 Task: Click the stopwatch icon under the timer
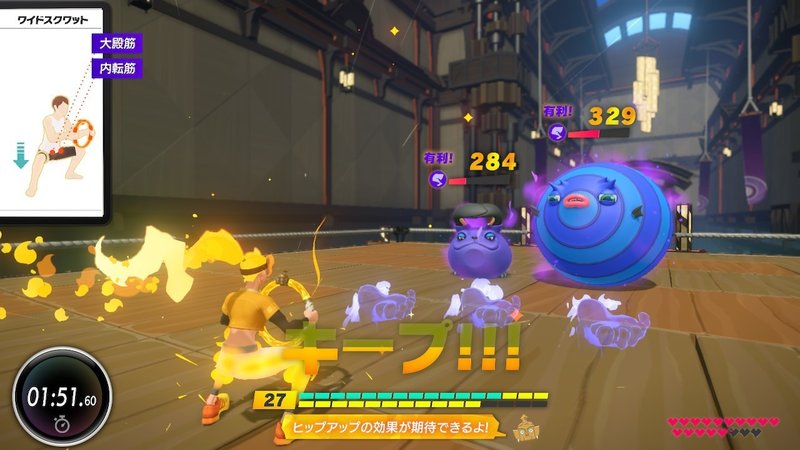(x=62, y=424)
